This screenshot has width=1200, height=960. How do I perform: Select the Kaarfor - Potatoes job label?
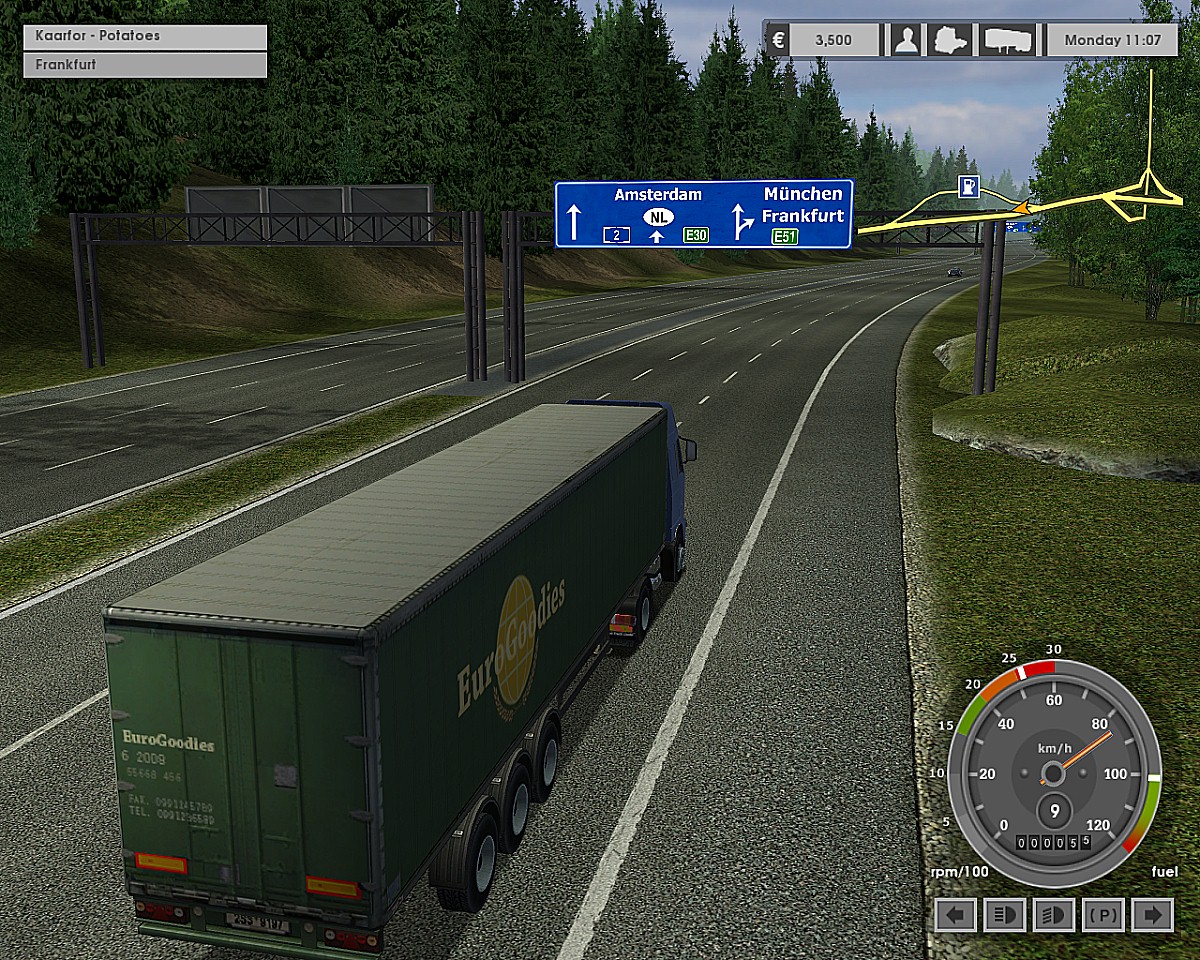pos(145,36)
